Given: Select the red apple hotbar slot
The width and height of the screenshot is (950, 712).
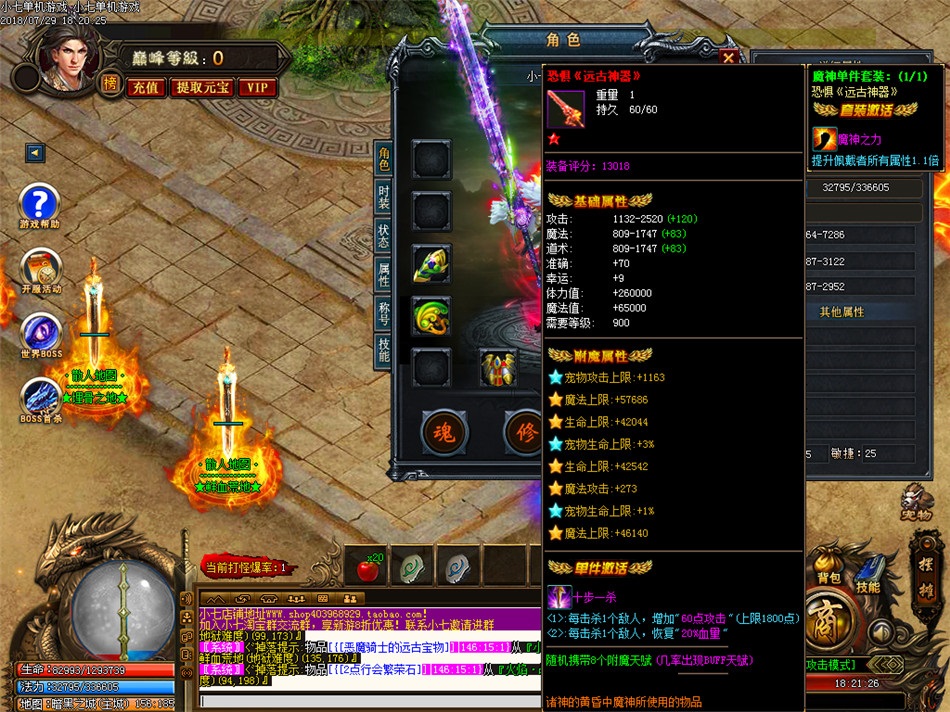Looking at the screenshot, I should (x=369, y=568).
